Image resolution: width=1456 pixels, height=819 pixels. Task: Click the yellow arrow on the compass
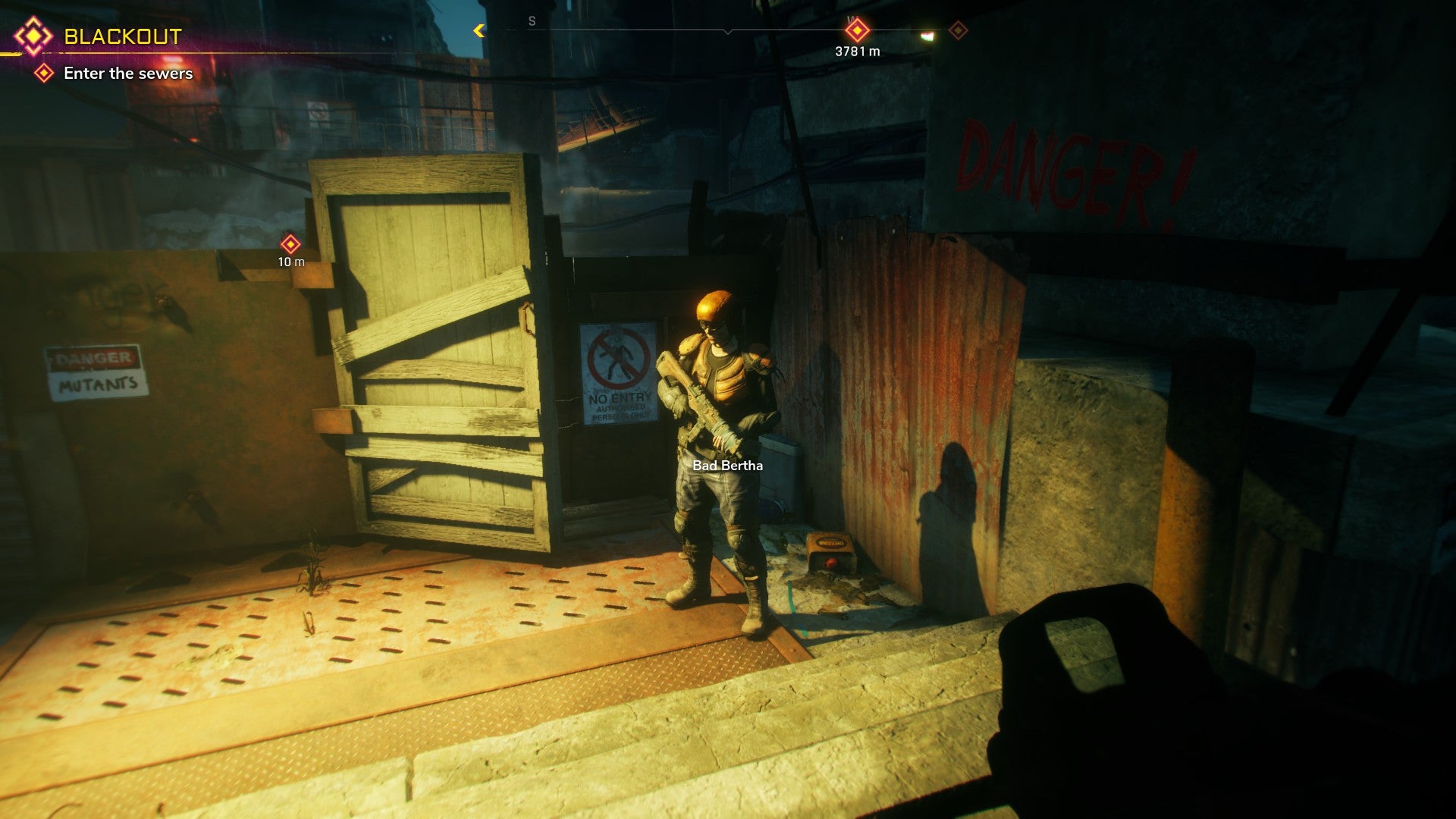[479, 30]
